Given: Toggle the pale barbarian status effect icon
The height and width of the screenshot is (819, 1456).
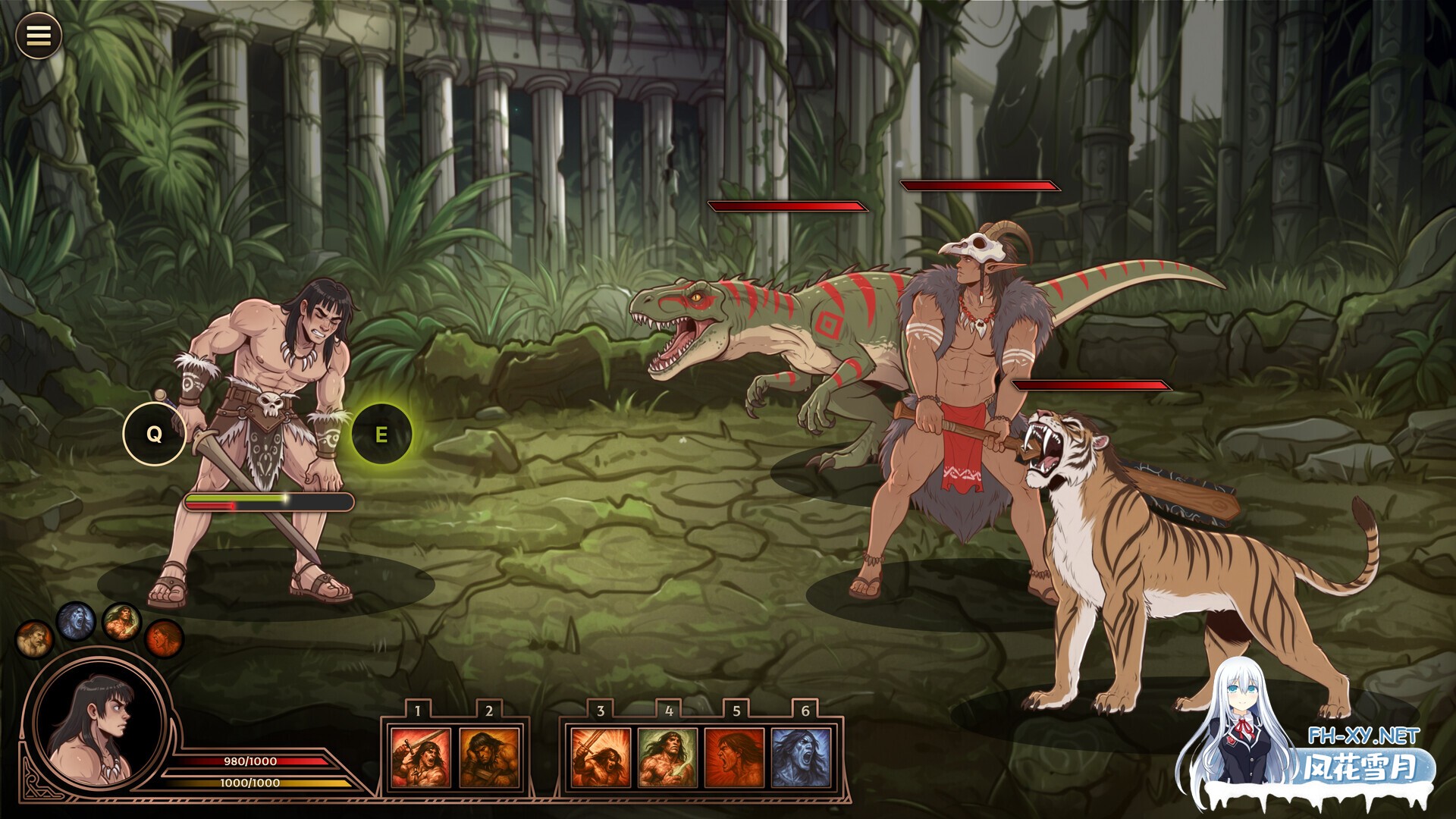Looking at the screenshot, I should [34, 641].
